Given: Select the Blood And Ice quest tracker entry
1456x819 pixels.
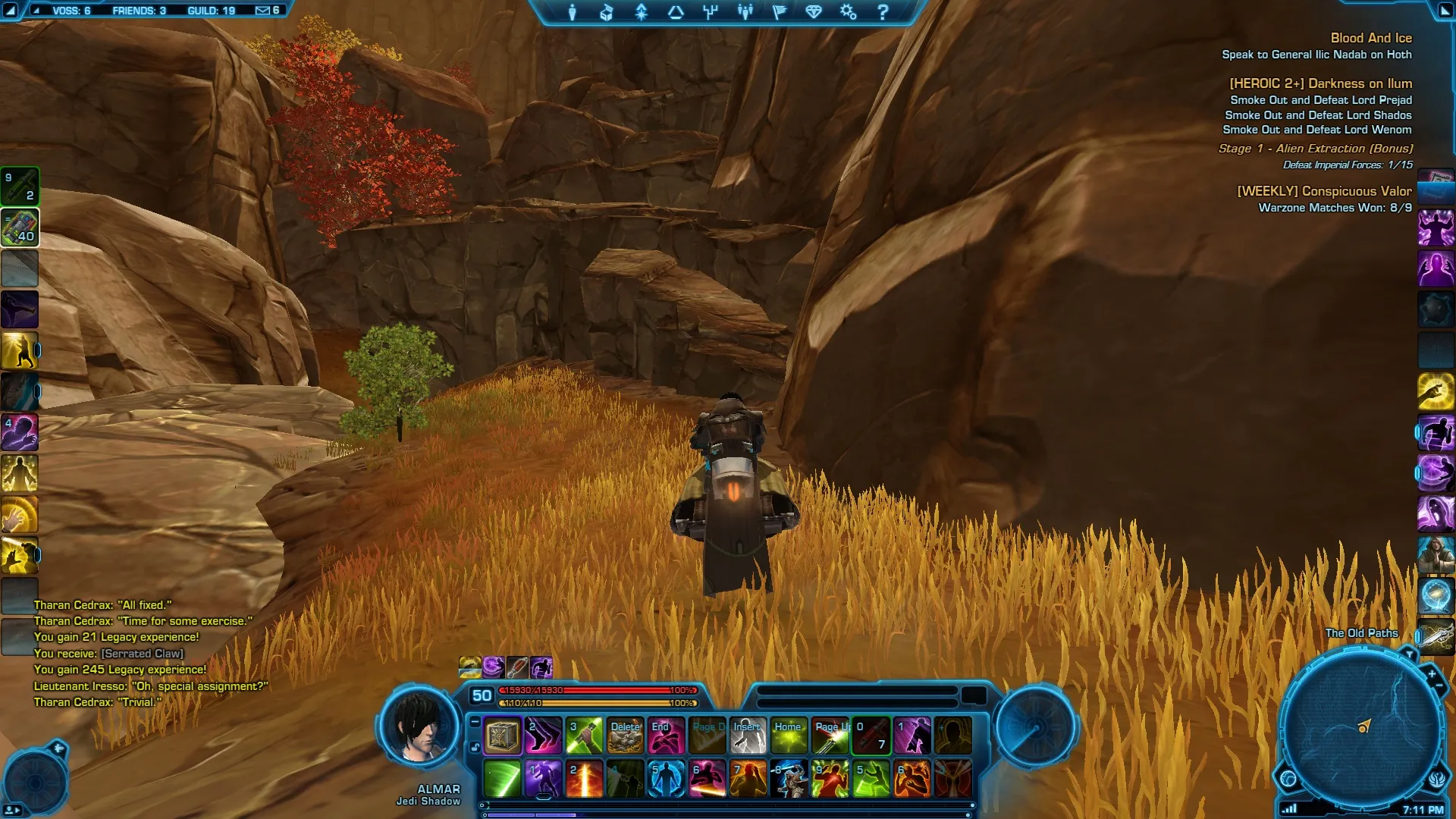Looking at the screenshot, I should point(1370,38).
